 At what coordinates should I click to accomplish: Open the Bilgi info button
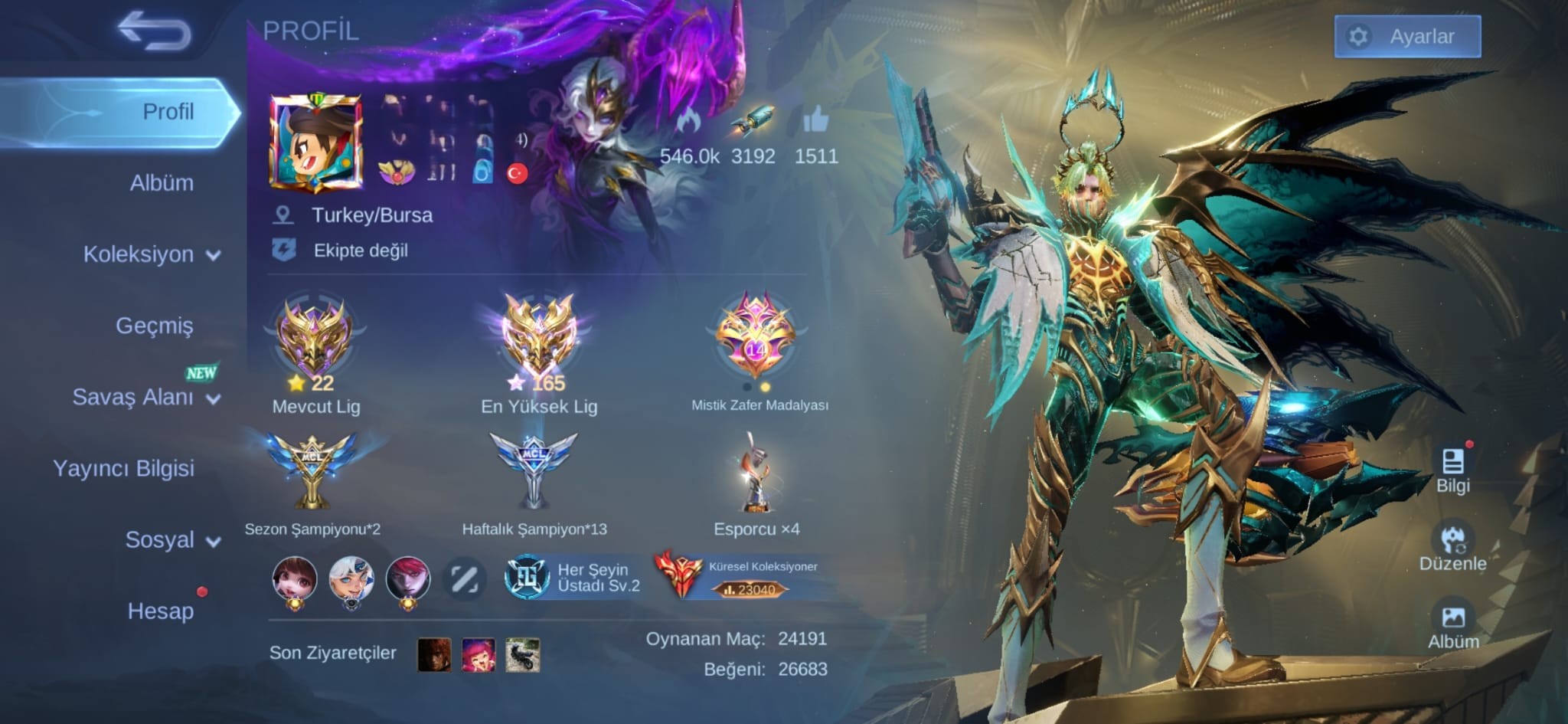click(x=1452, y=469)
